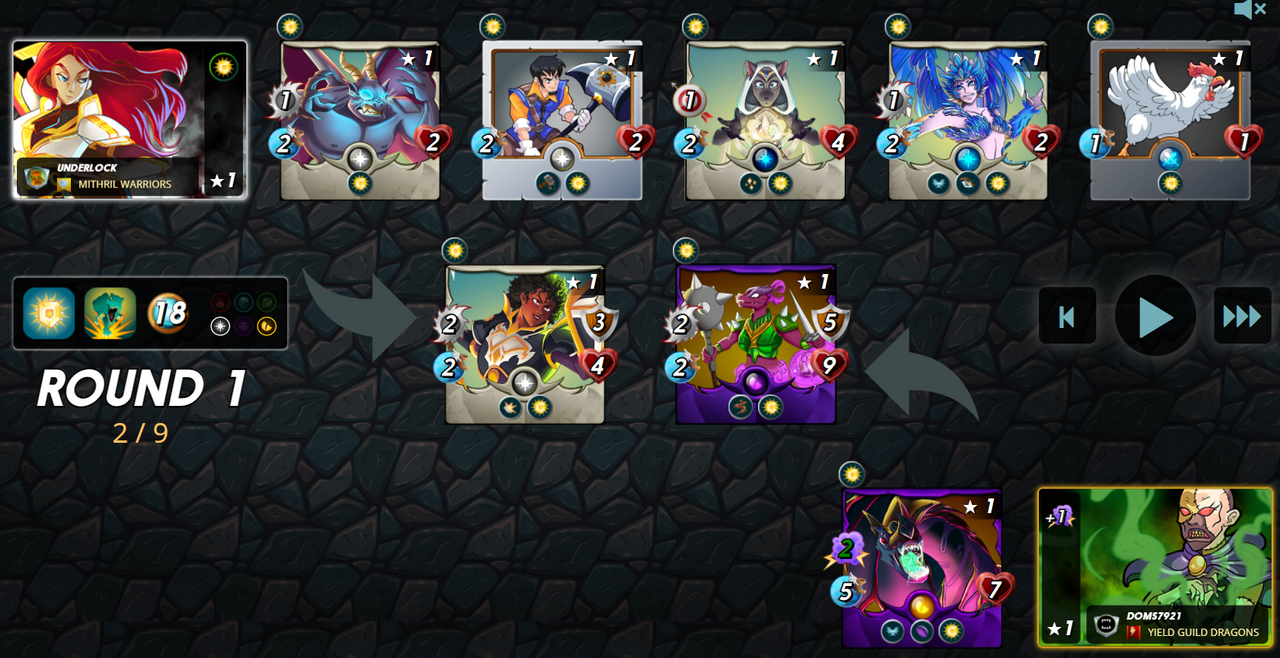Inspect the glowing shield ruleset icon
The image size is (1280, 658).
tap(49, 313)
